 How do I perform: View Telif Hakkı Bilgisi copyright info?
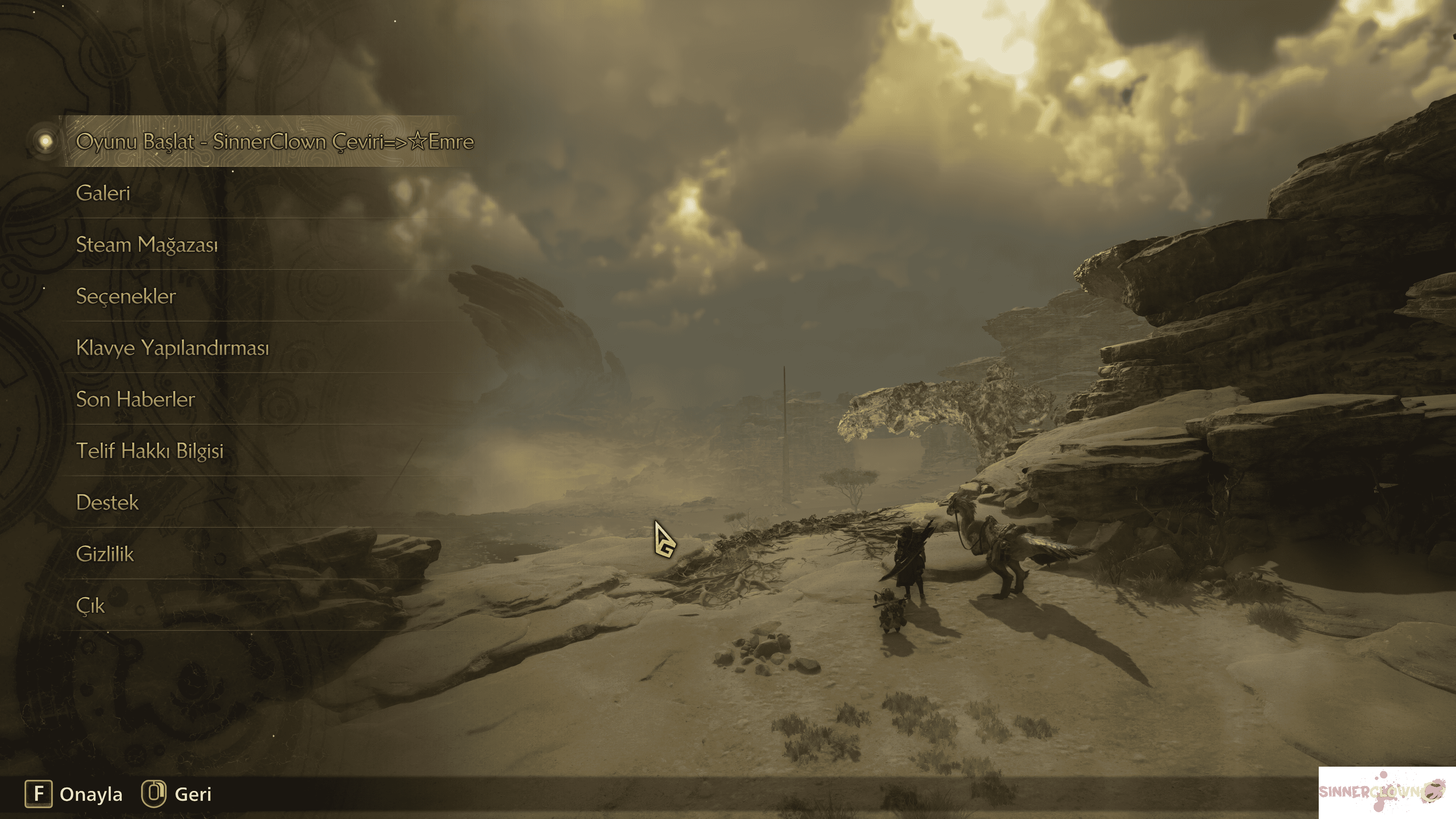(x=150, y=451)
